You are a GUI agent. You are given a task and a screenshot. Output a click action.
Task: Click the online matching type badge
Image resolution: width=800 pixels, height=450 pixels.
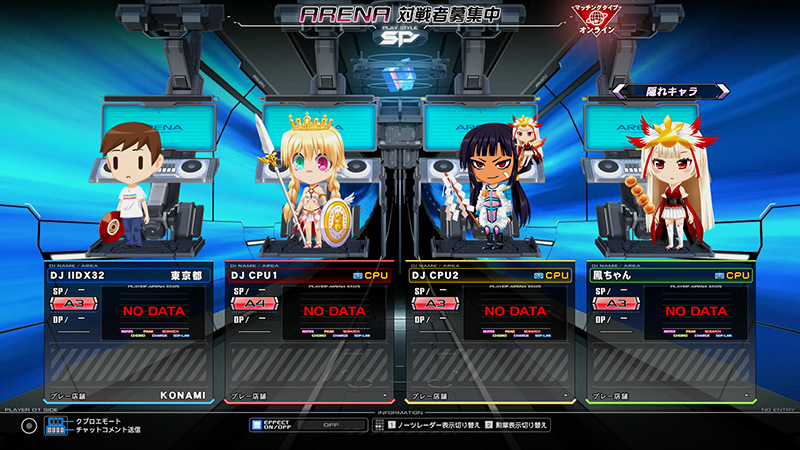pos(596,20)
